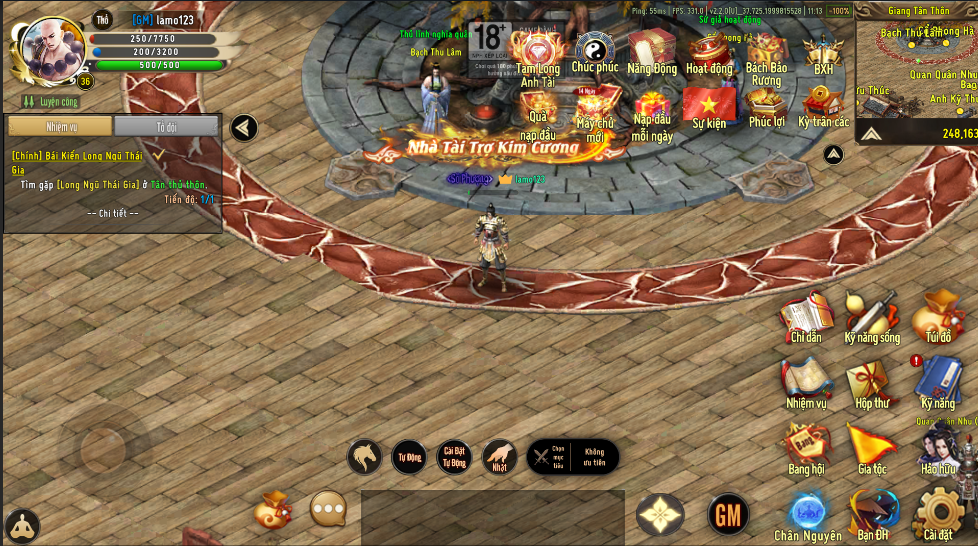The height and width of the screenshot is (546, 978).
Task: Open the Sự kiện flag event
Action: tap(709, 107)
